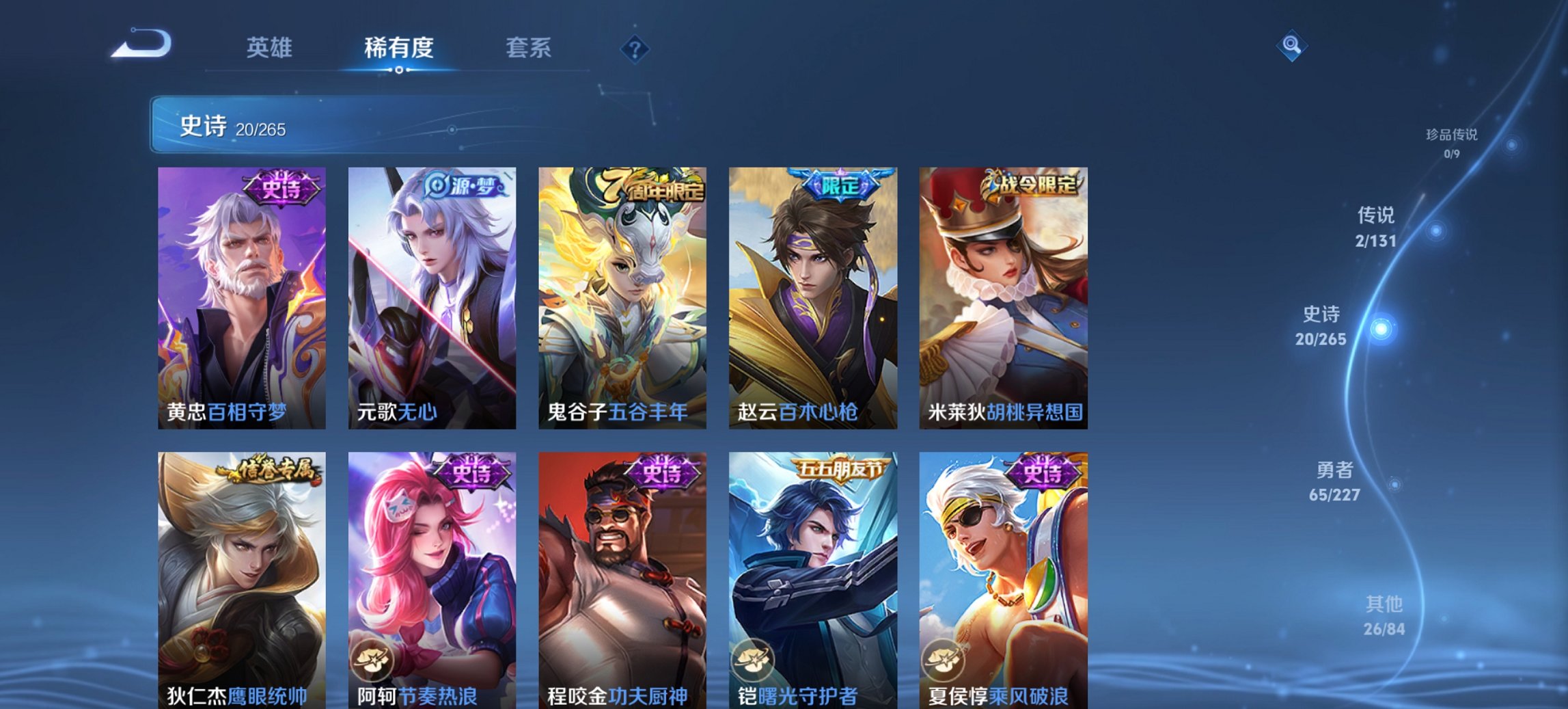The height and width of the screenshot is (709, 1568).
Task: Open the help question mark icon
Action: tap(635, 49)
